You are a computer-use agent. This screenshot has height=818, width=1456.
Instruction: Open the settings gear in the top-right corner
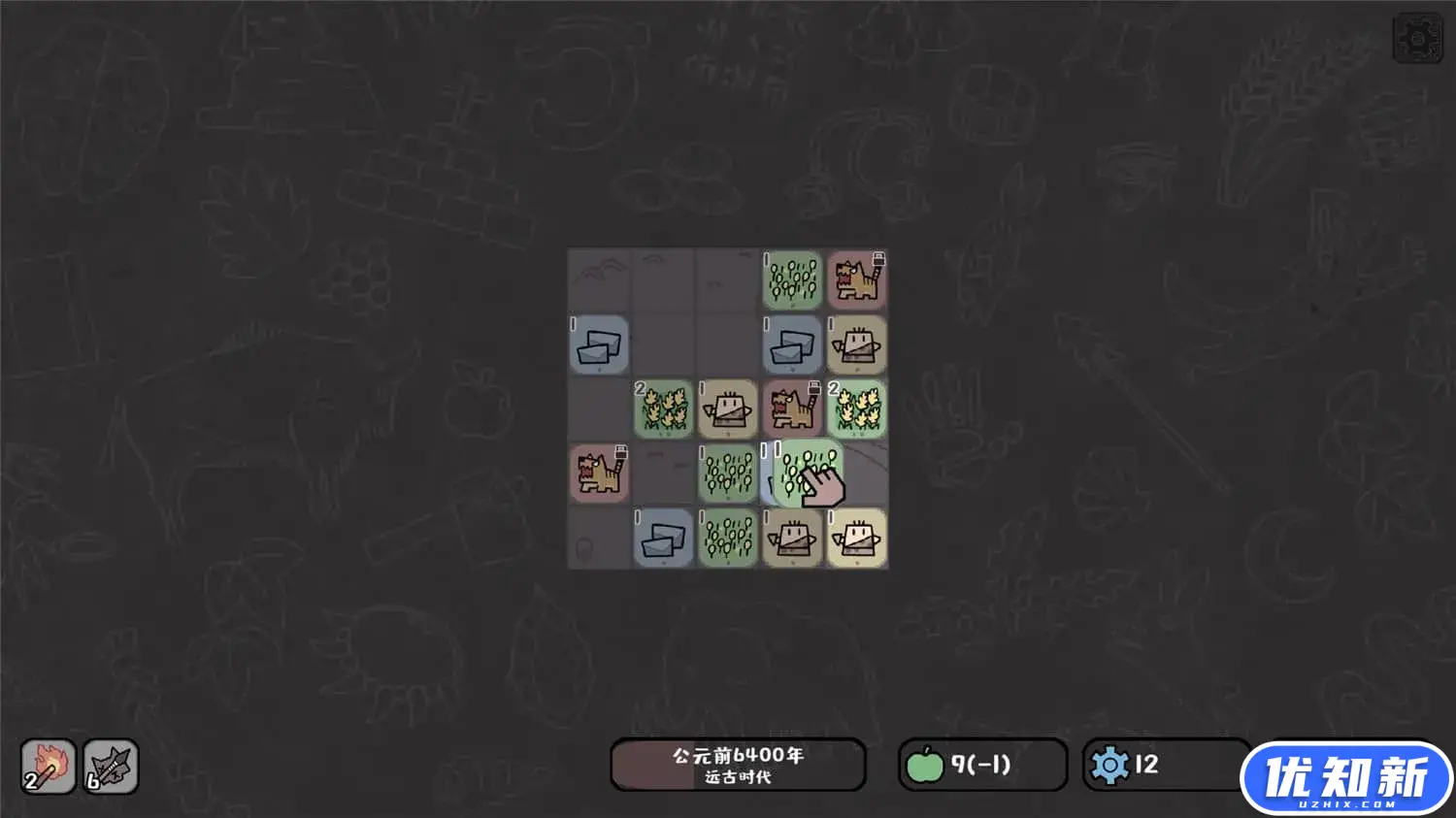click(x=1417, y=37)
